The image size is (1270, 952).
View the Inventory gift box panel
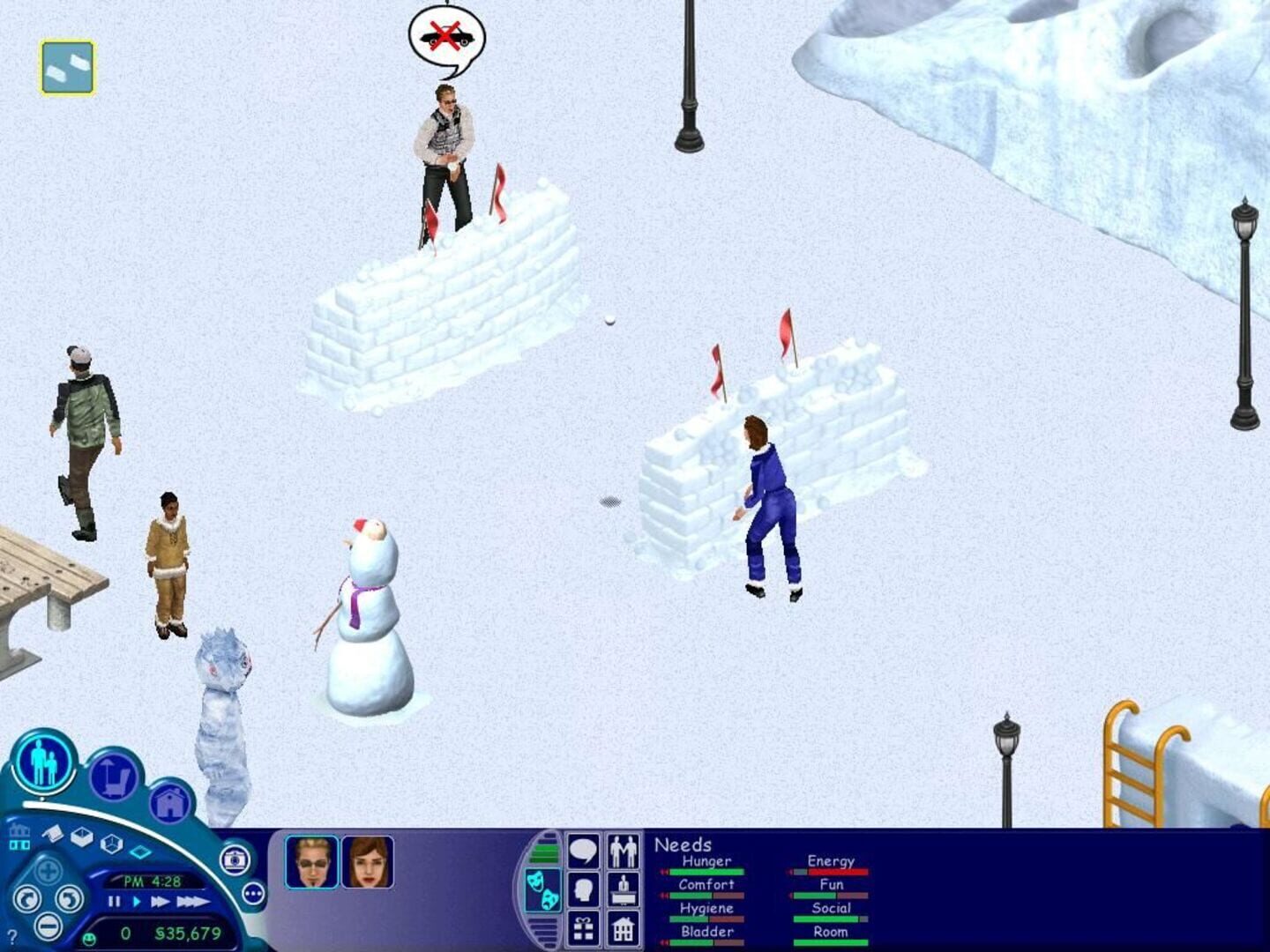click(x=582, y=928)
